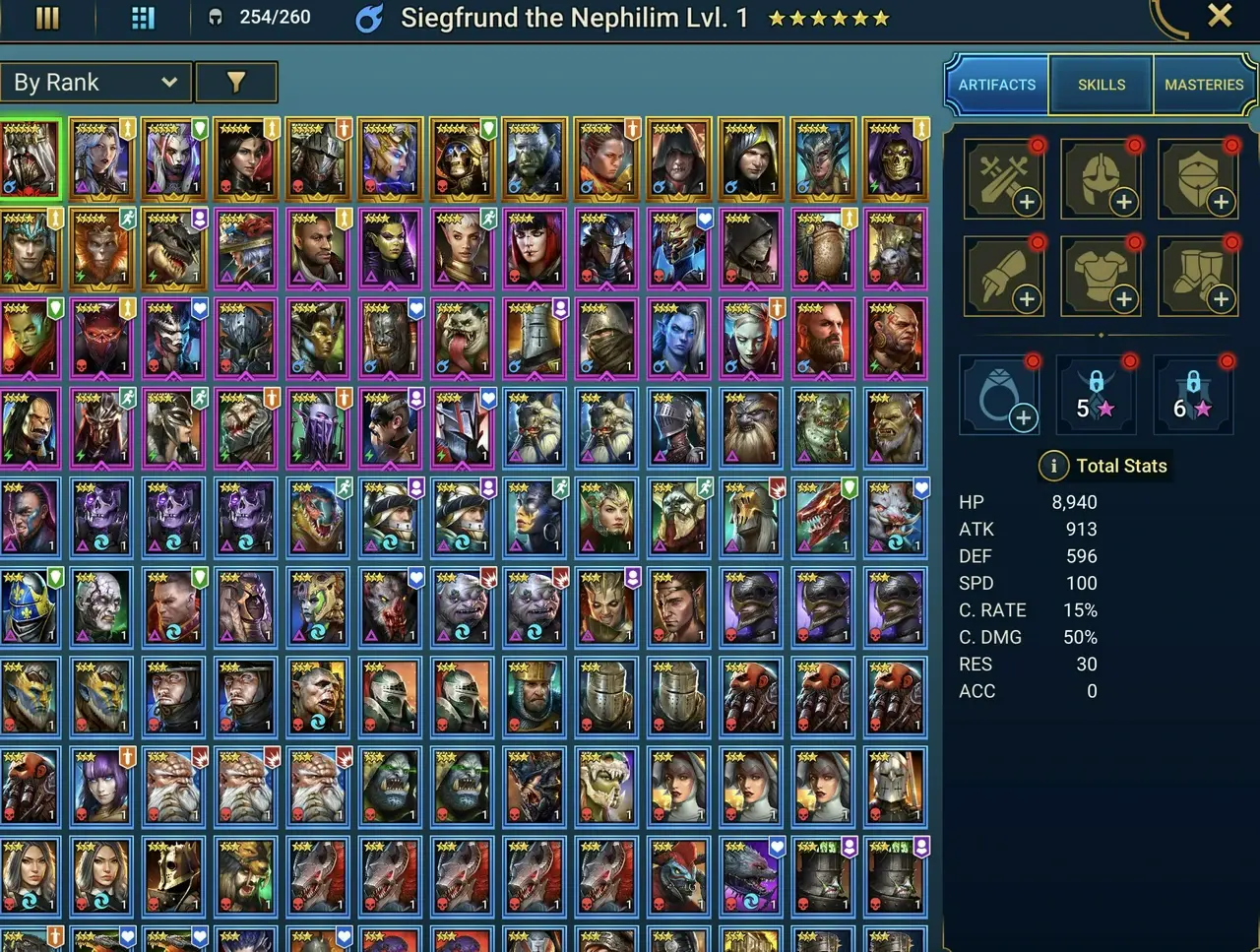Open the champion filter options
The image size is (1260, 952).
[237, 82]
